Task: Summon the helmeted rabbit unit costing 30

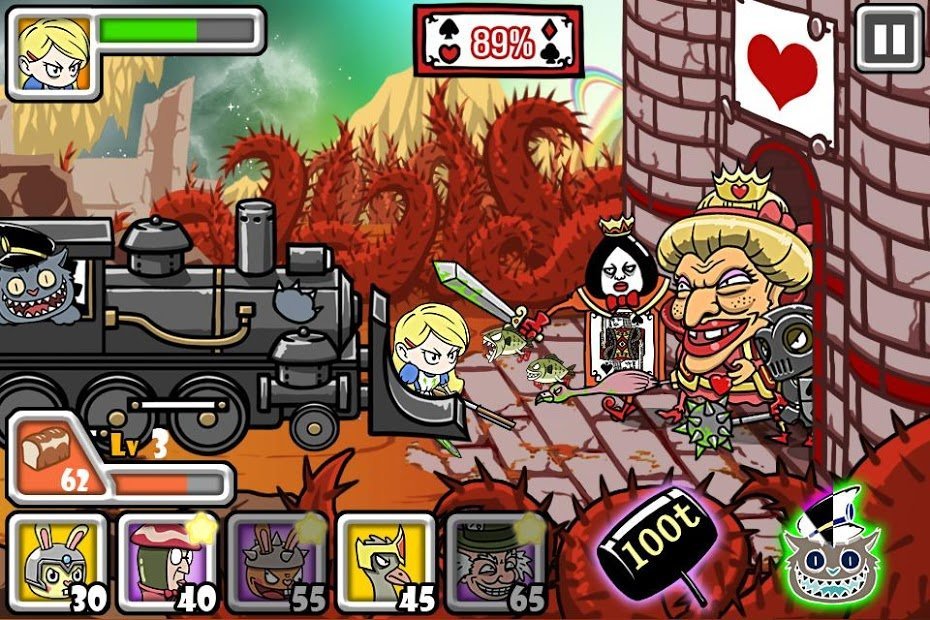Action: tap(57, 561)
